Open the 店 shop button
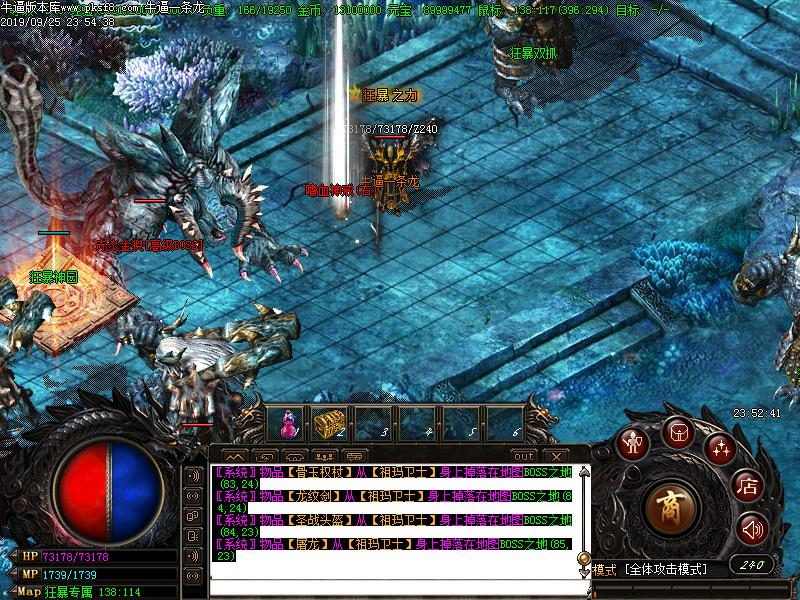Viewport: 800px width, 600px height. tap(748, 487)
